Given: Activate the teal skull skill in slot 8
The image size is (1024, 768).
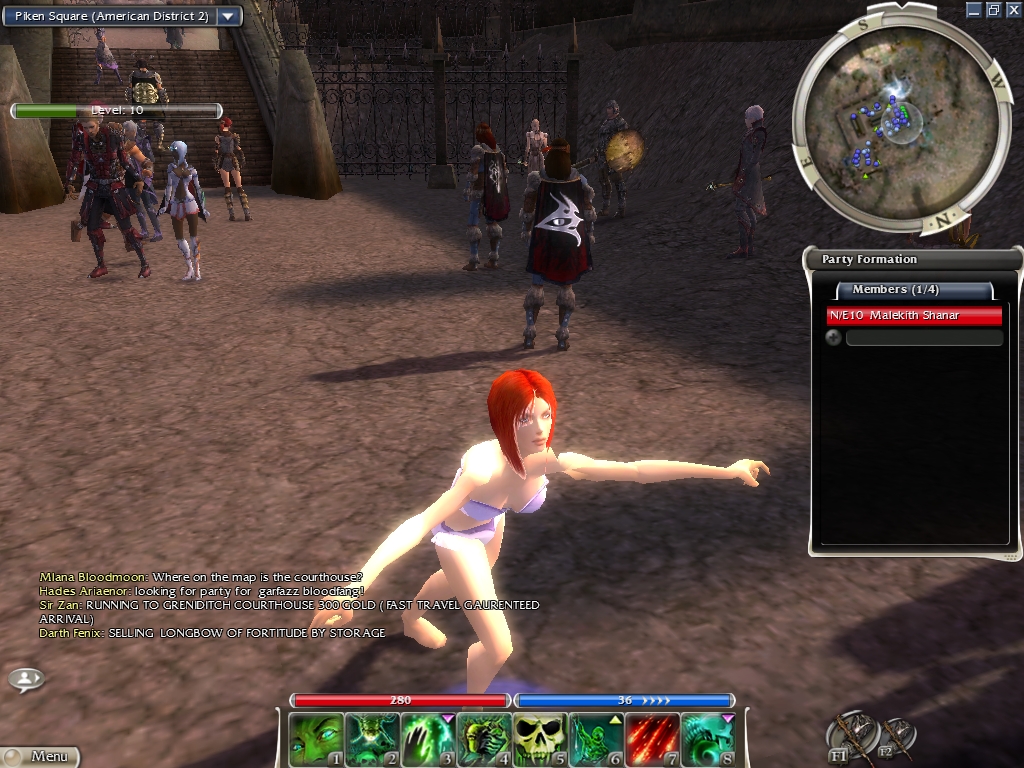Looking at the screenshot, I should 708,739.
